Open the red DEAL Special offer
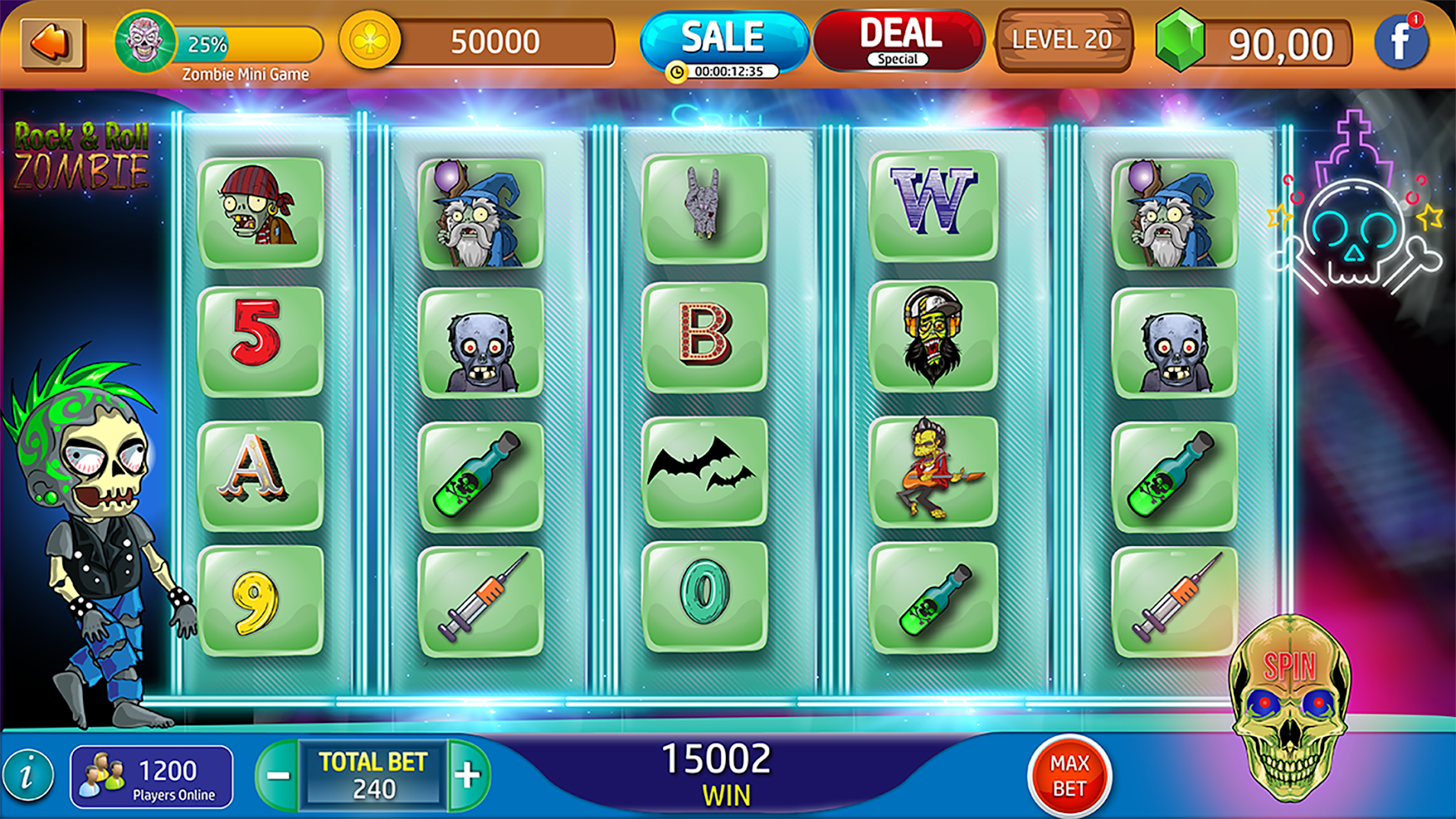The width and height of the screenshot is (1456, 819). tap(898, 41)
